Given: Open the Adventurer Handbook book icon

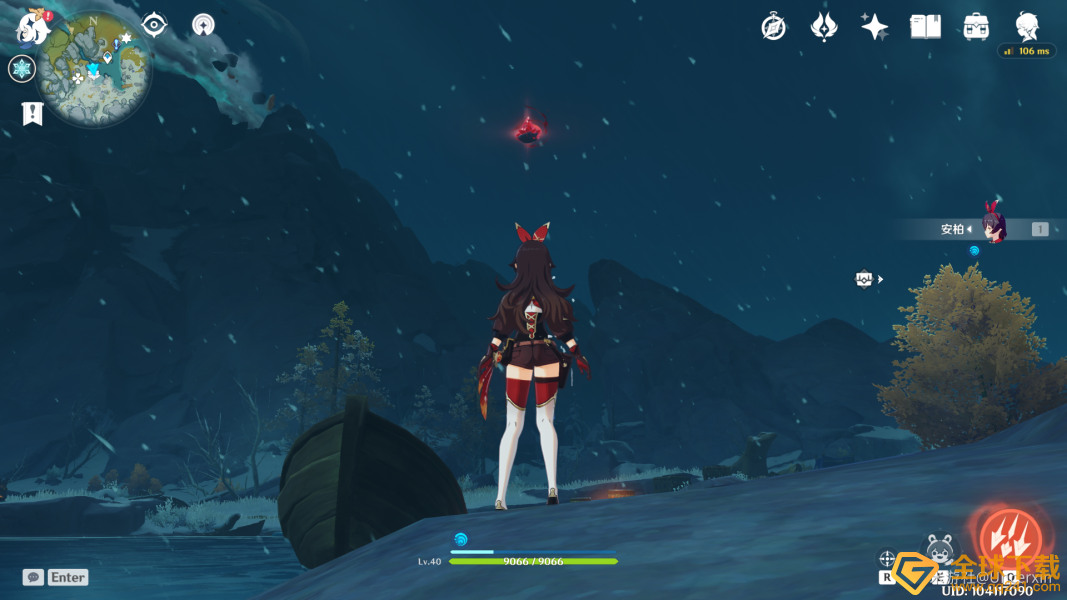Looking at the screenshot, I should (x=925, y=27).
